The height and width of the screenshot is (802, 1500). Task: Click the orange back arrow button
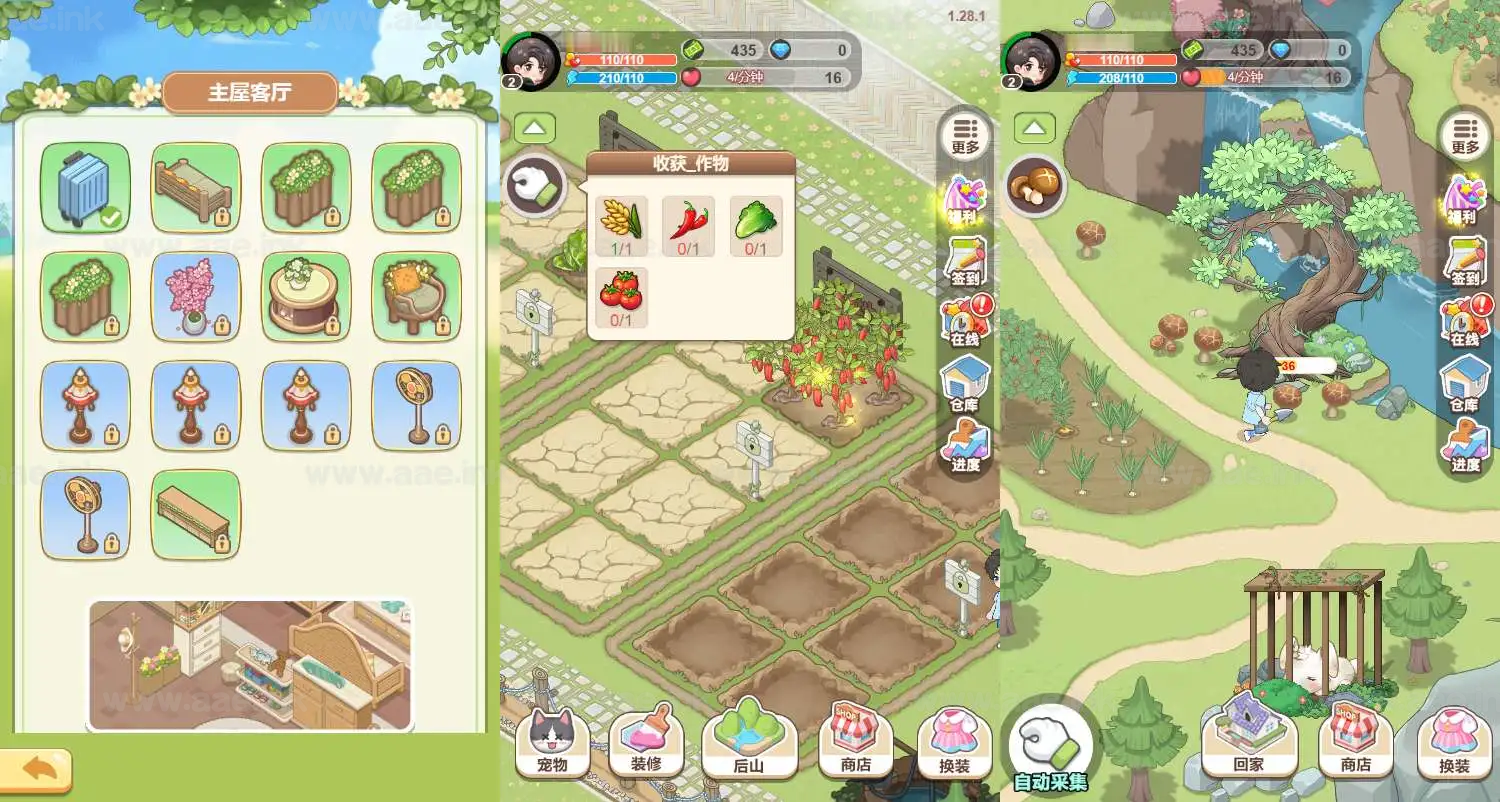36,769
